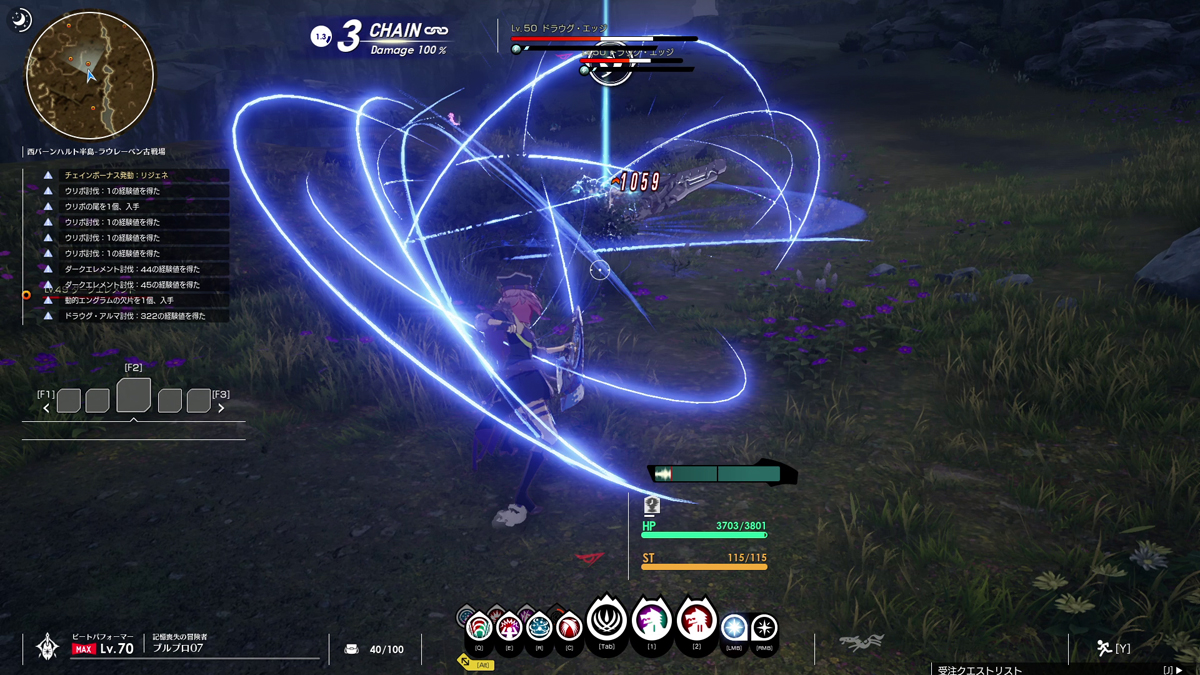Screen dimensions: 1200x675
Task: Open the circular minimap
Action: (x=90, y=75)
